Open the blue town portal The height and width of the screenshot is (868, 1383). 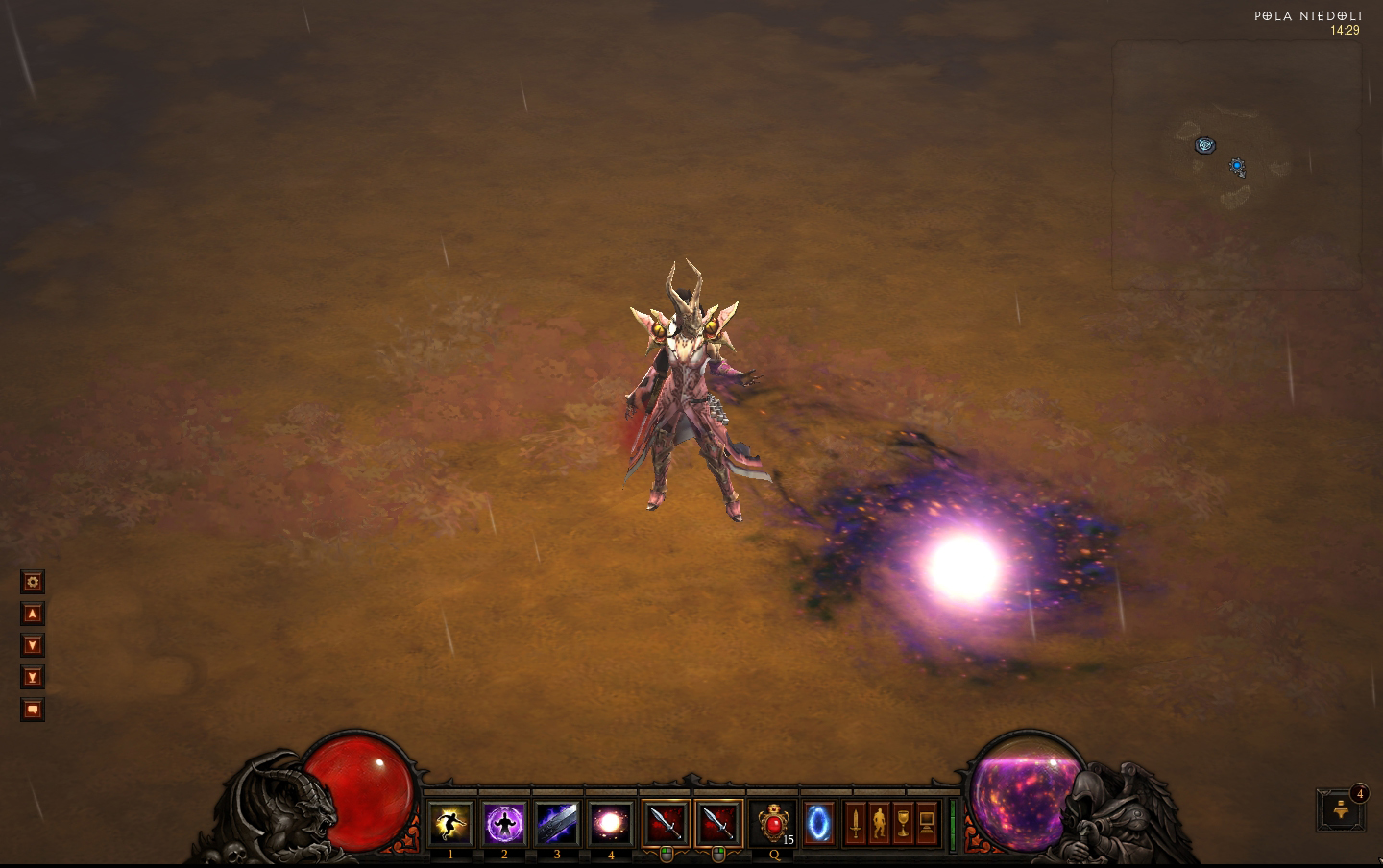pos(819,823)
